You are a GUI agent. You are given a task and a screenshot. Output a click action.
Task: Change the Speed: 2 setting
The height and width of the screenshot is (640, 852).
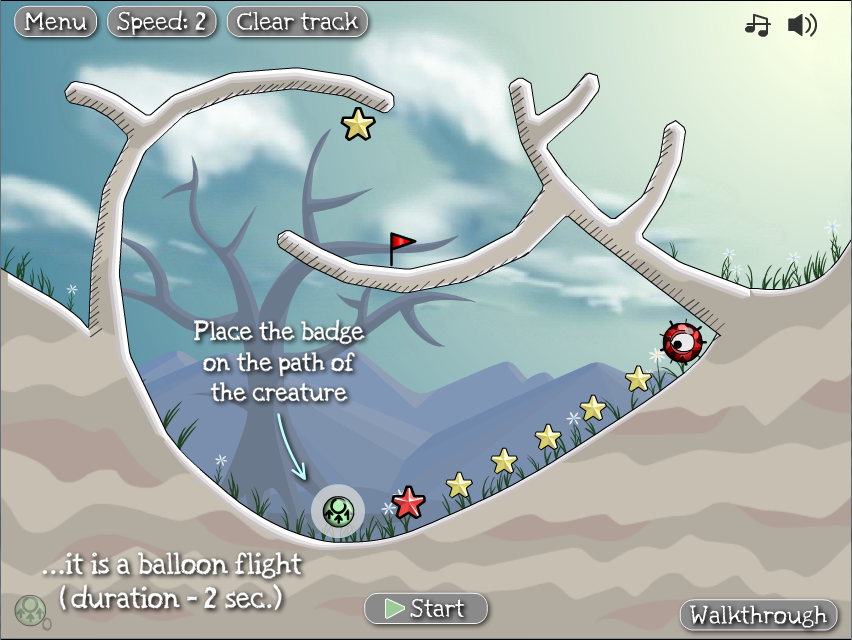[x=162, y=22]
